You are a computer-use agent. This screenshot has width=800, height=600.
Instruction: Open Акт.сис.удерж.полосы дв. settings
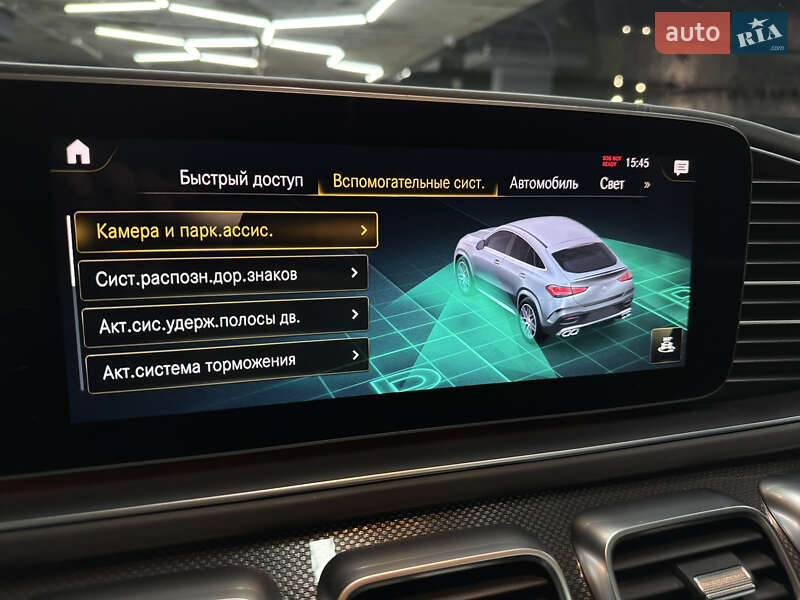225,318
